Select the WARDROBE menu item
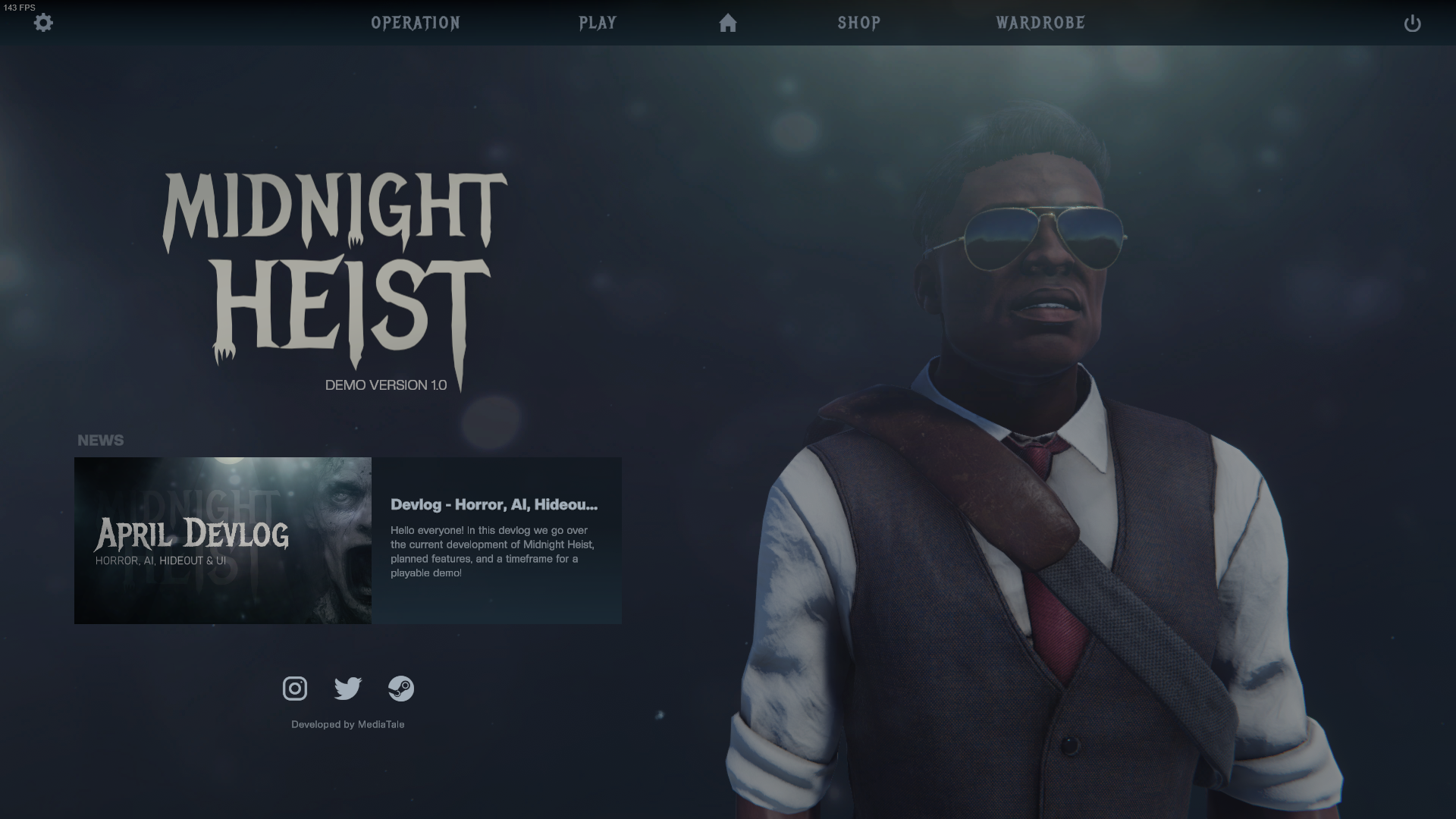1456x819 pixels. tap(1039, 24)
